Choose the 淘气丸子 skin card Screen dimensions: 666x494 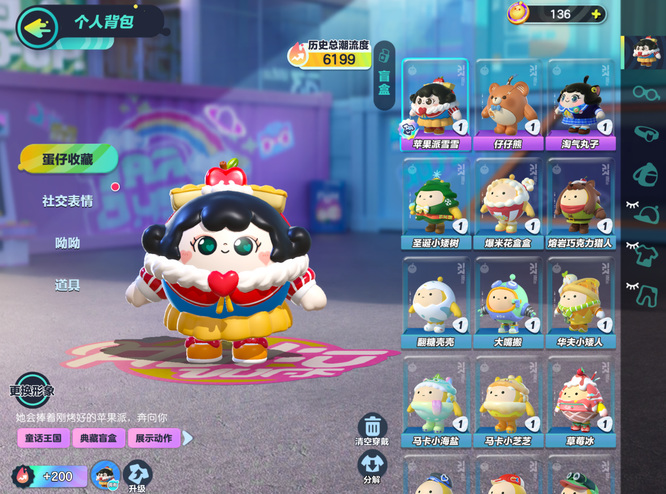pyautogui.click(x=581, y=105)
